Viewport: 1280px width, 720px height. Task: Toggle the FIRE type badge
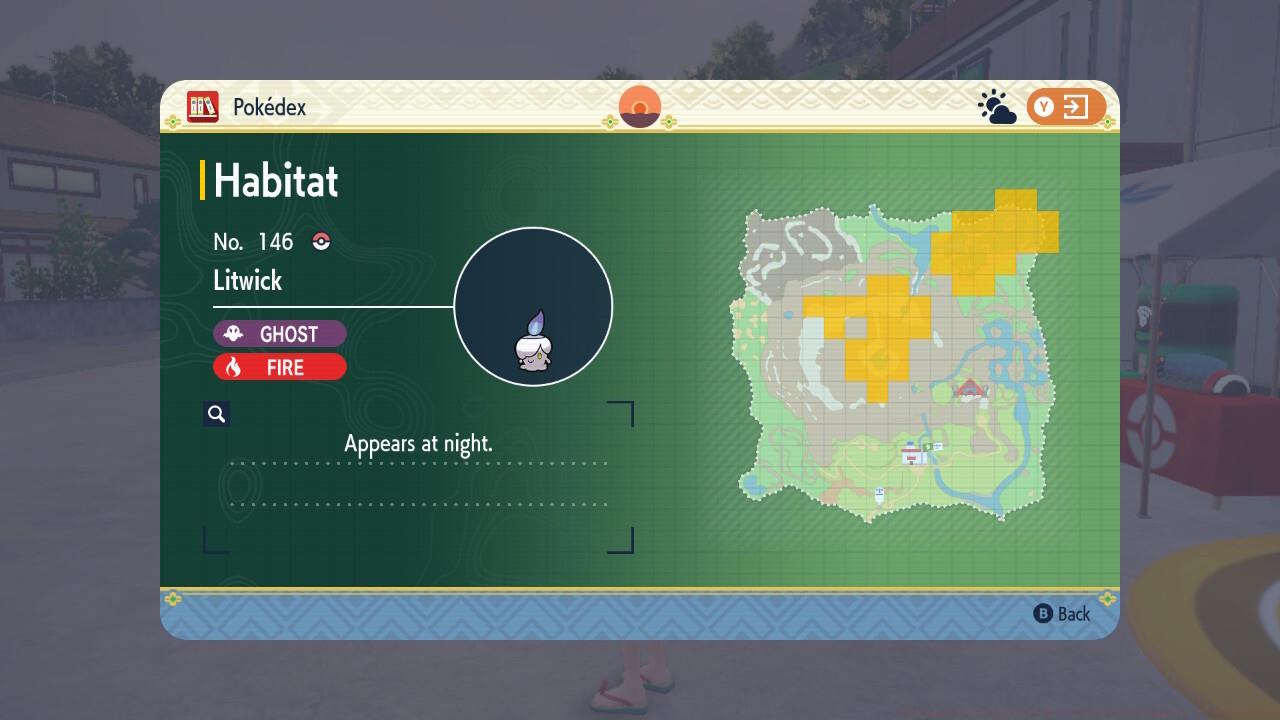(280, 367)
